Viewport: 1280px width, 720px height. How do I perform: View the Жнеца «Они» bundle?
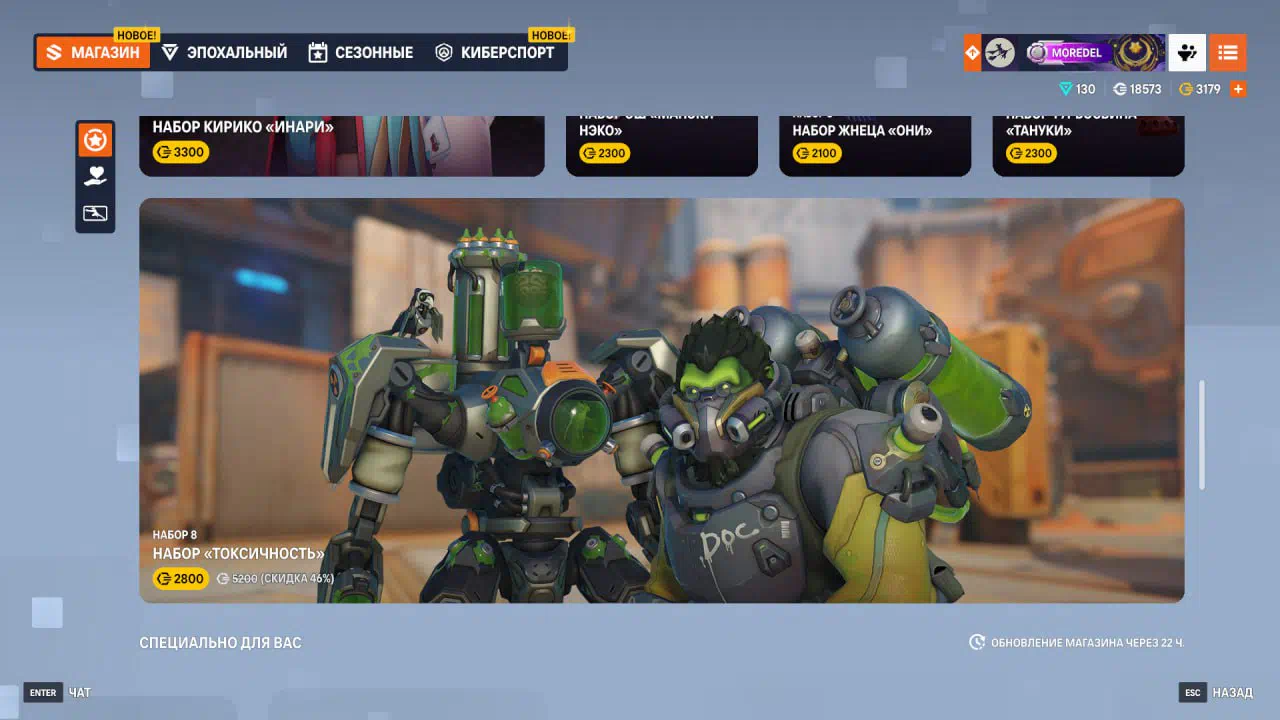874,145
